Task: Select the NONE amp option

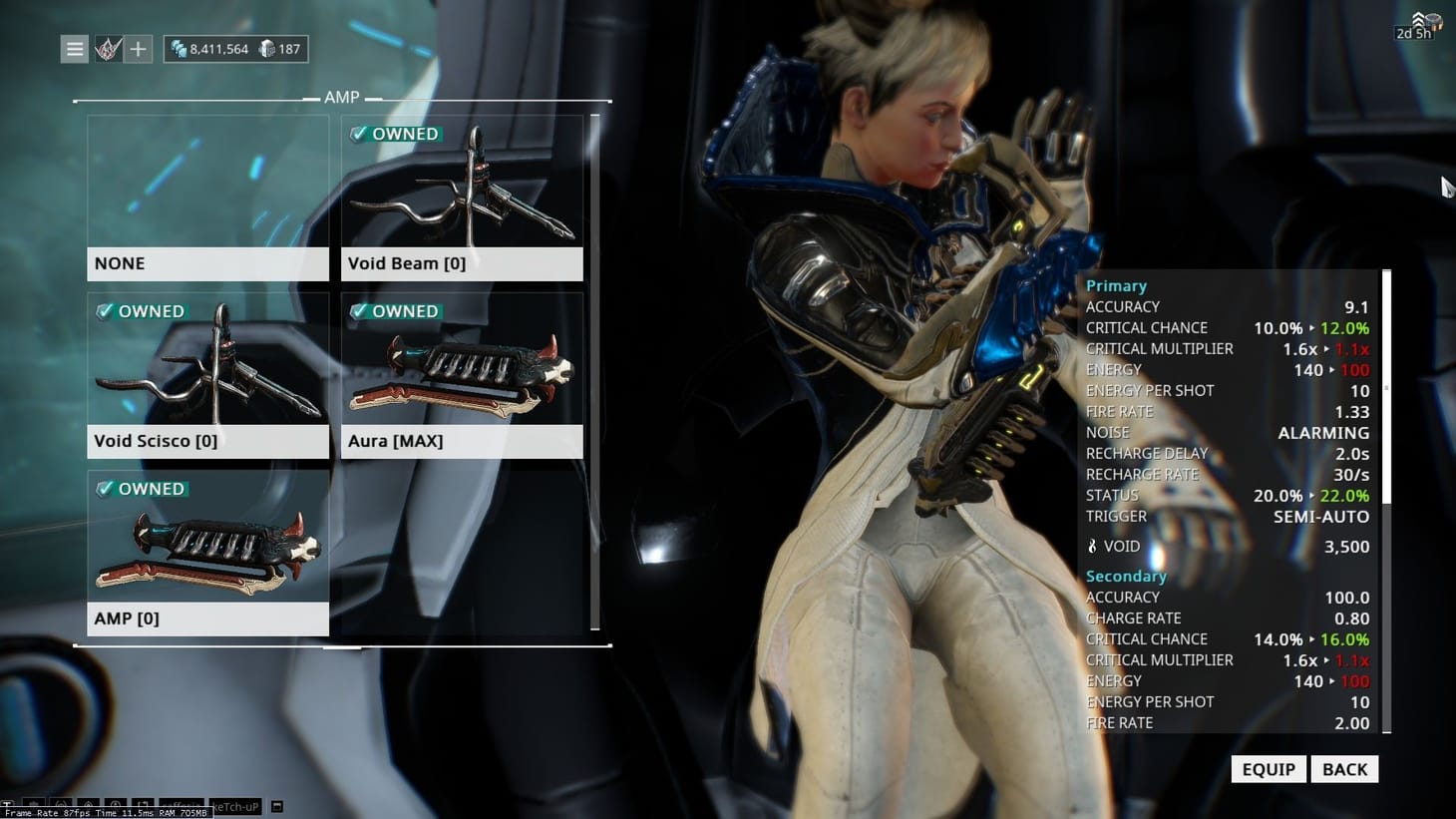Action: click(x=207, y=195)
